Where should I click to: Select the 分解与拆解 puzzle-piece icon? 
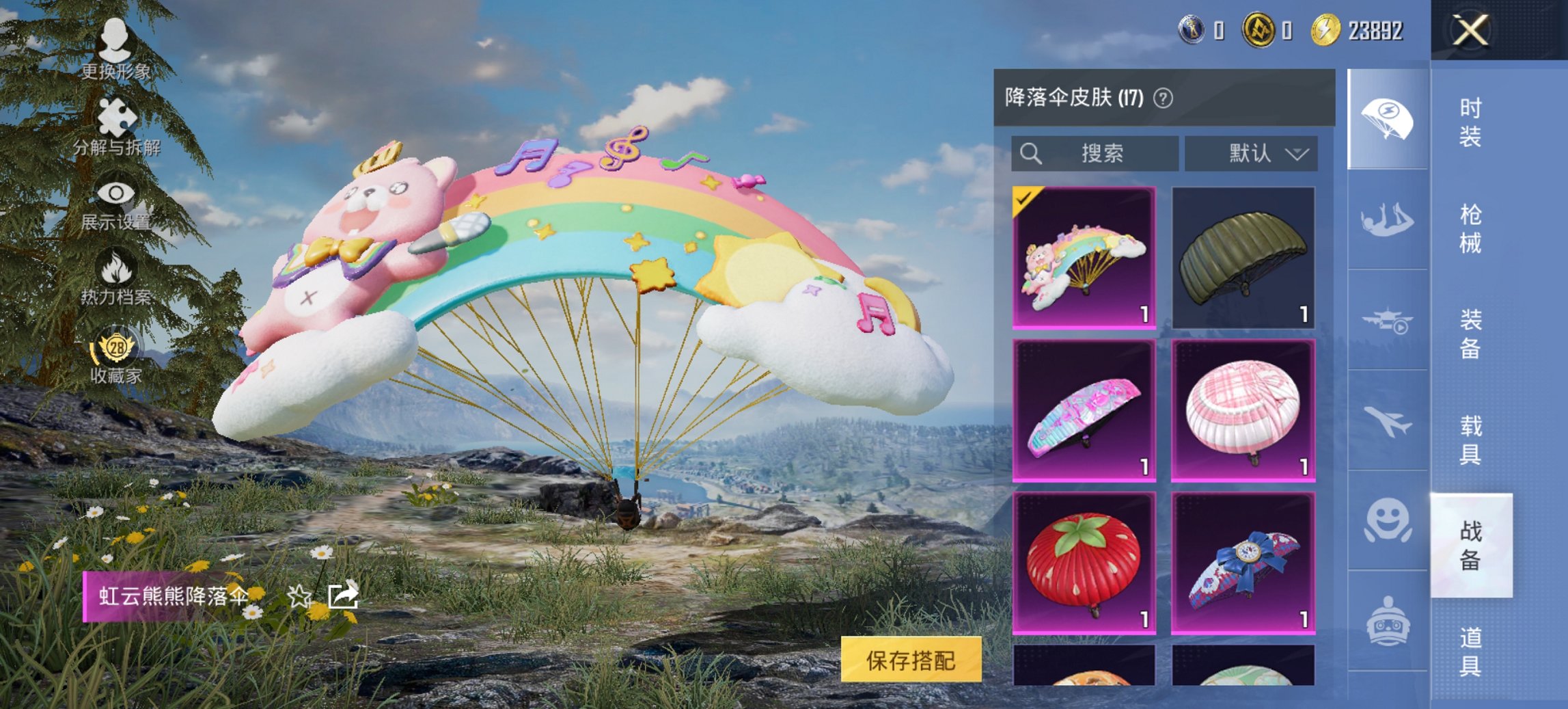click(x=116, y=113)
